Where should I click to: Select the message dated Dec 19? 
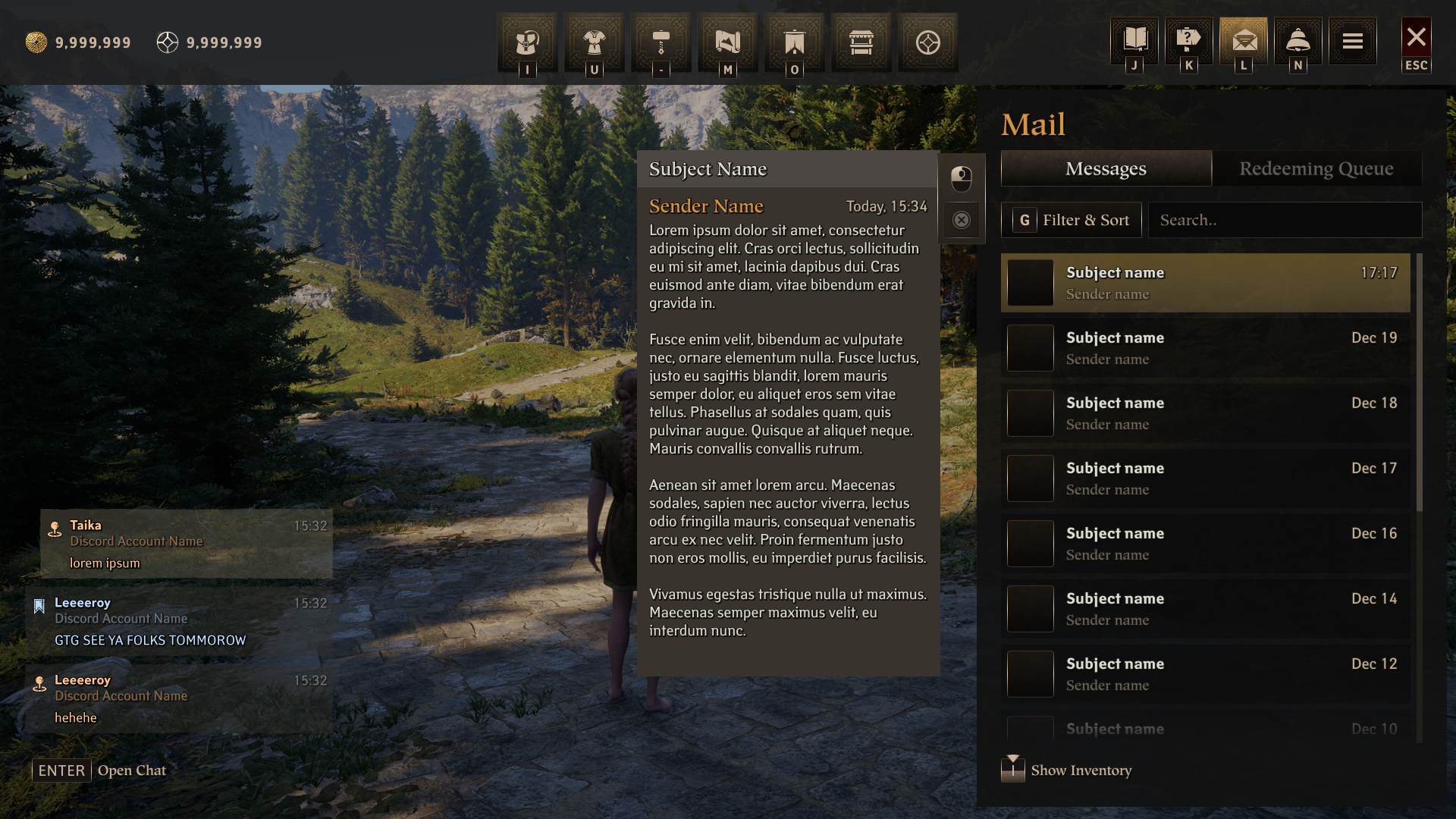pyautogui.click(x=1206, y=348)
